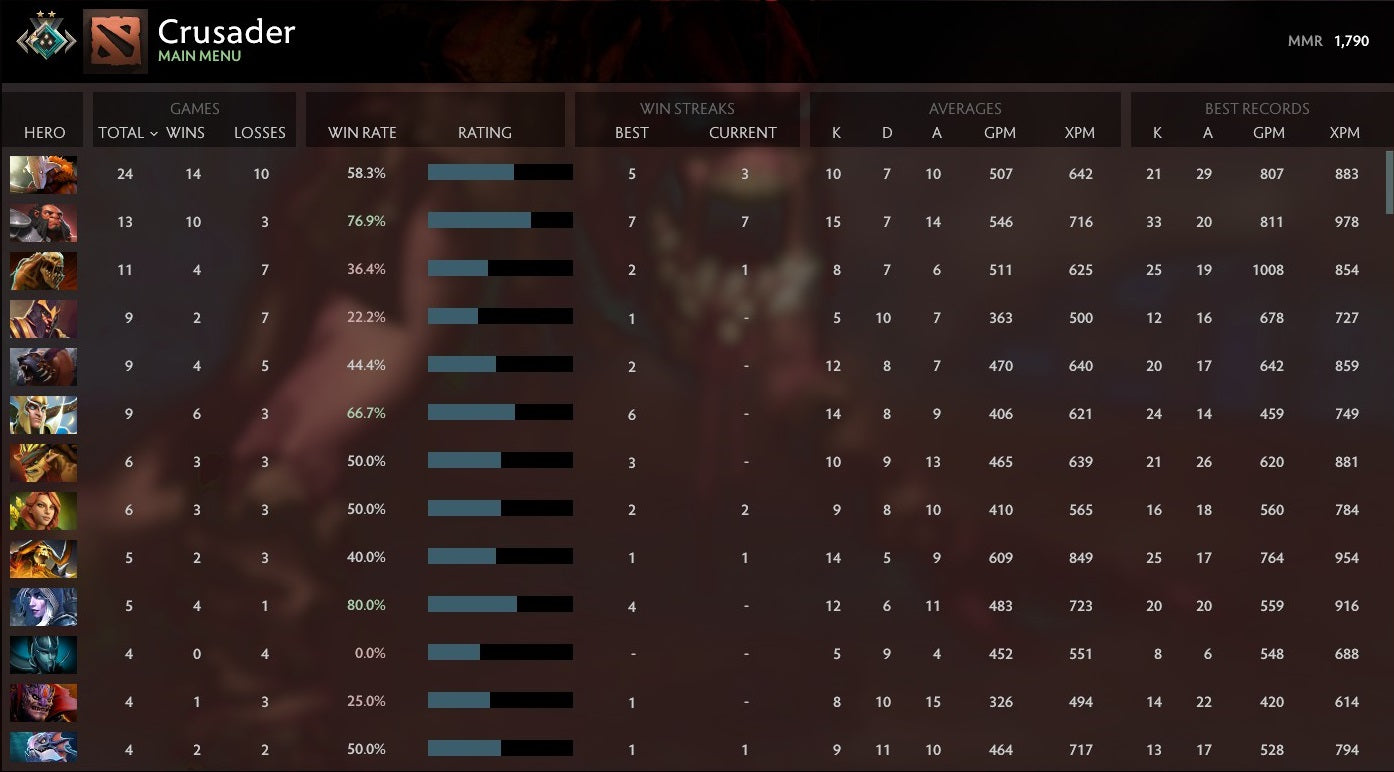This screenshot has width=1394, height=772.
Task: Open Monkey King's hero portrait
Action: coord(43,221)
